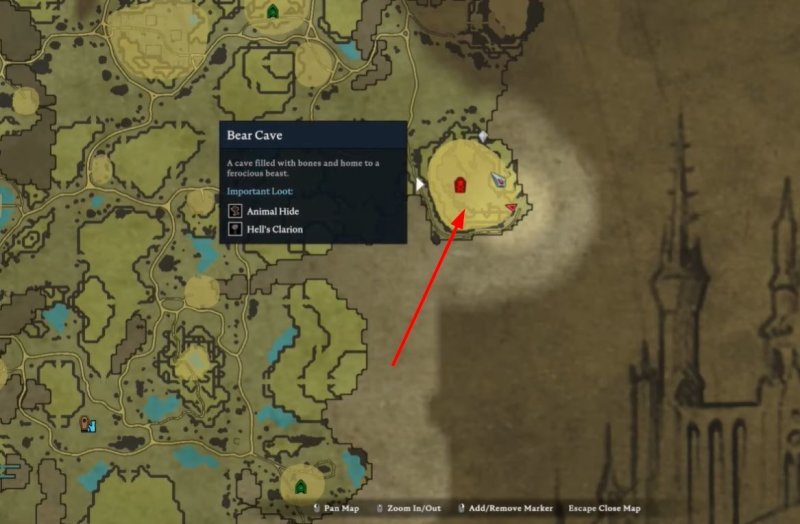This screenshot has width=800, height=524.
Task: Choose the northern green waygate marker
Action: point(273,12)
